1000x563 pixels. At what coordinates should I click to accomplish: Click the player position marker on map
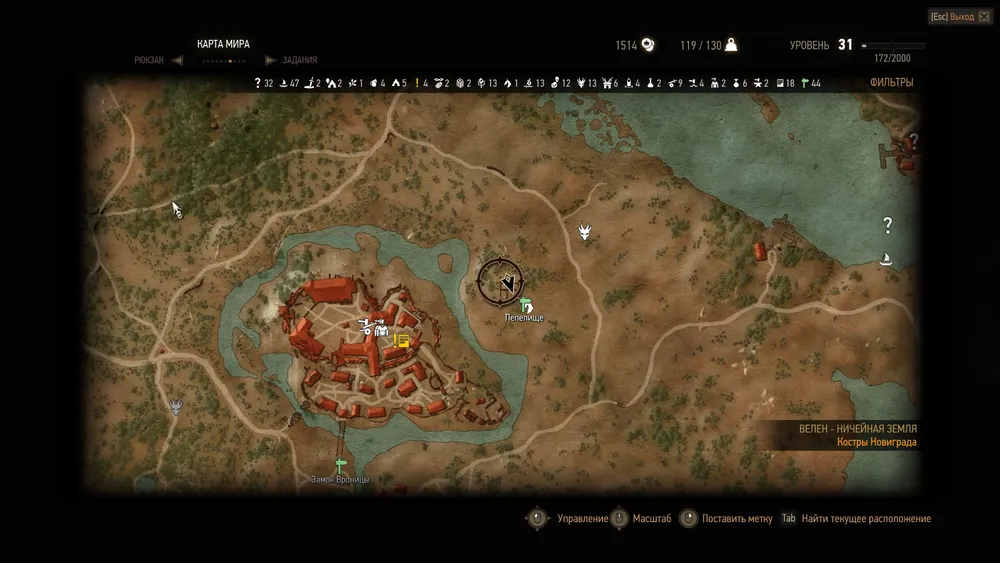click(x=509, y=283)
